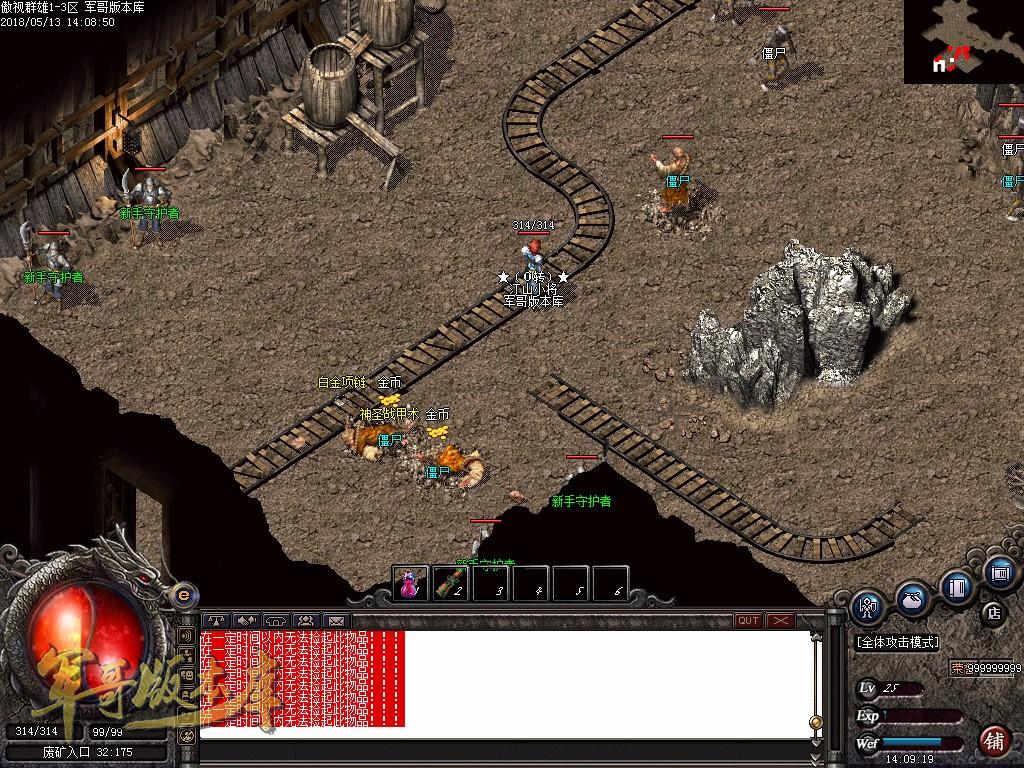Select the scroll item in hotbar slot 2
Image resolution: width=1024 pixels, height=768 pixels.
point(450,584)
